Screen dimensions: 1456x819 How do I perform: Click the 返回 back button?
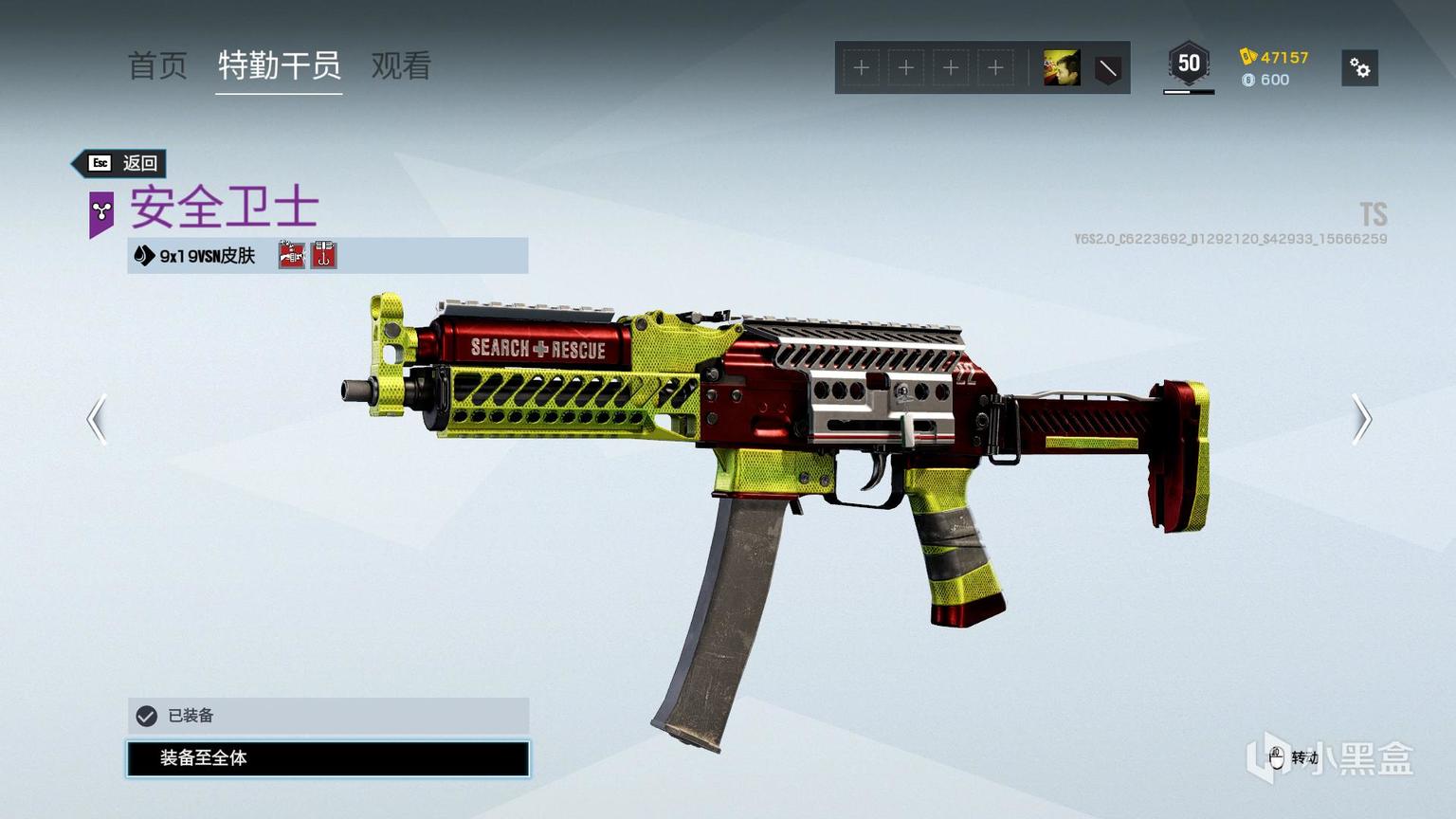coord(122,163)
